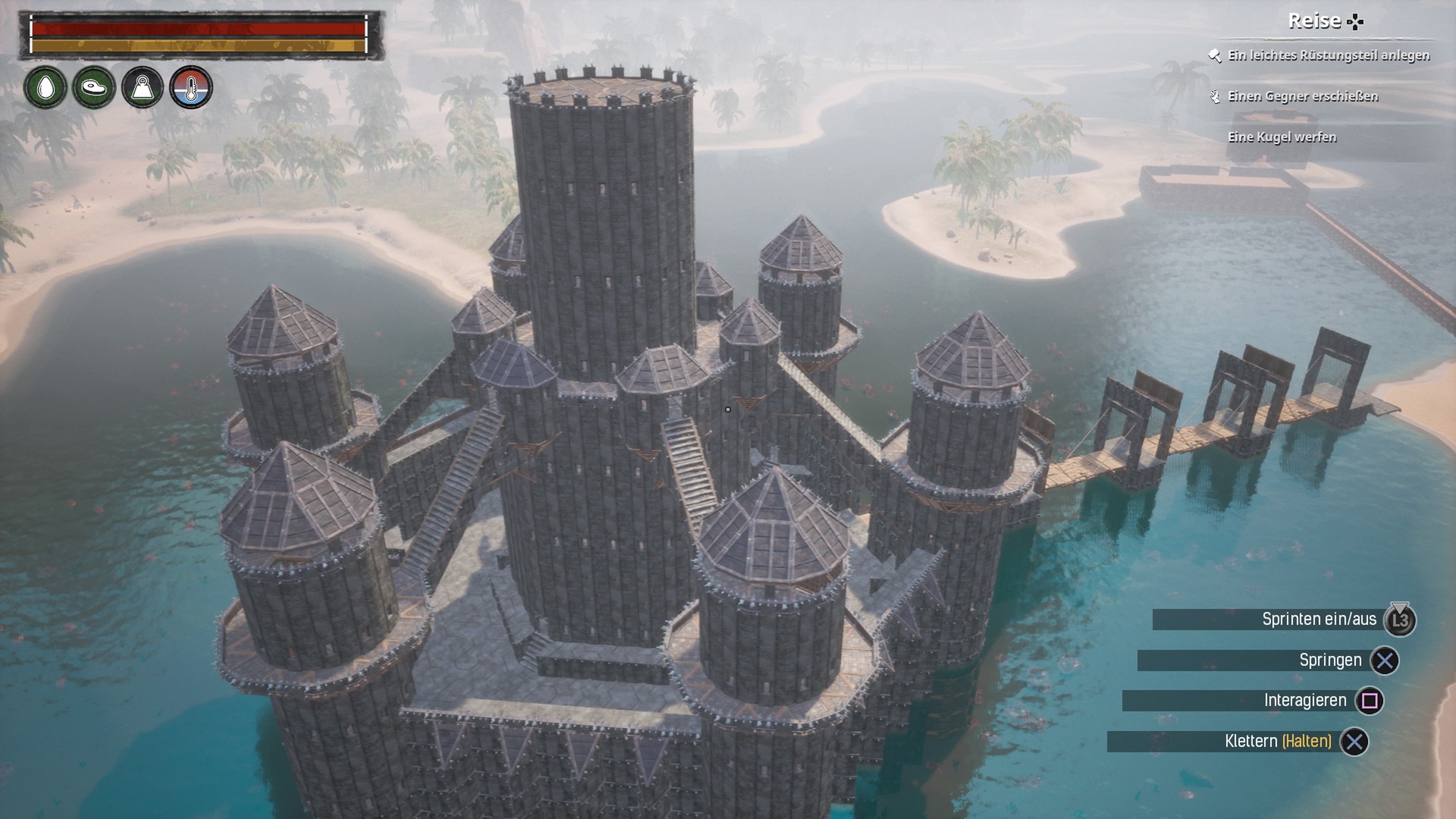Open the Reise journey tracker header
The height and width of the screenshot is (819, 1456).
coord(1324,21)
